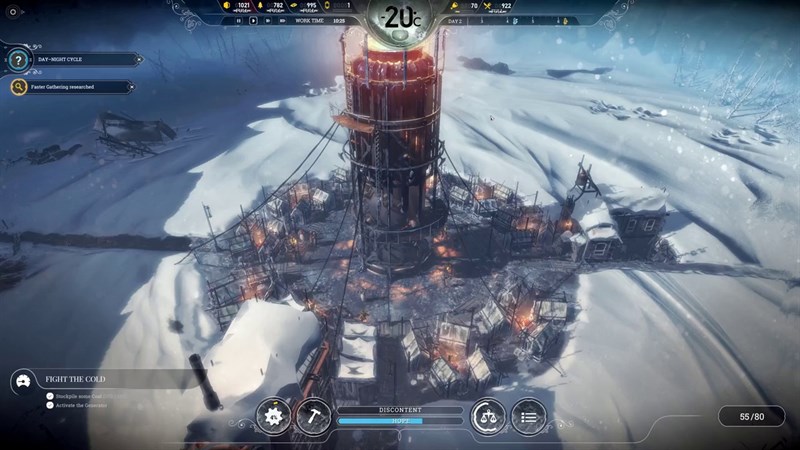The width and height of the screenshot is (800, 450).
Task: Open the economy list overview button
Action: point(528,415)
